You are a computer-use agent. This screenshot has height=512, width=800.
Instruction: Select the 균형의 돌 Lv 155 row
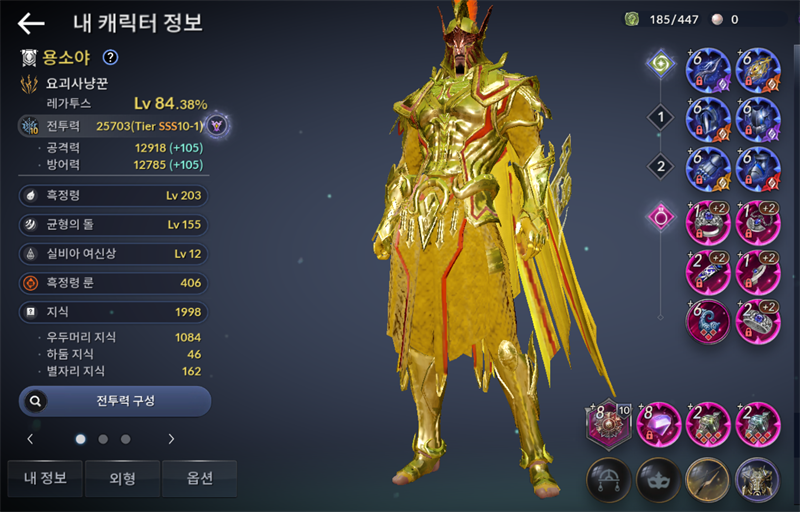pos(114,225)
